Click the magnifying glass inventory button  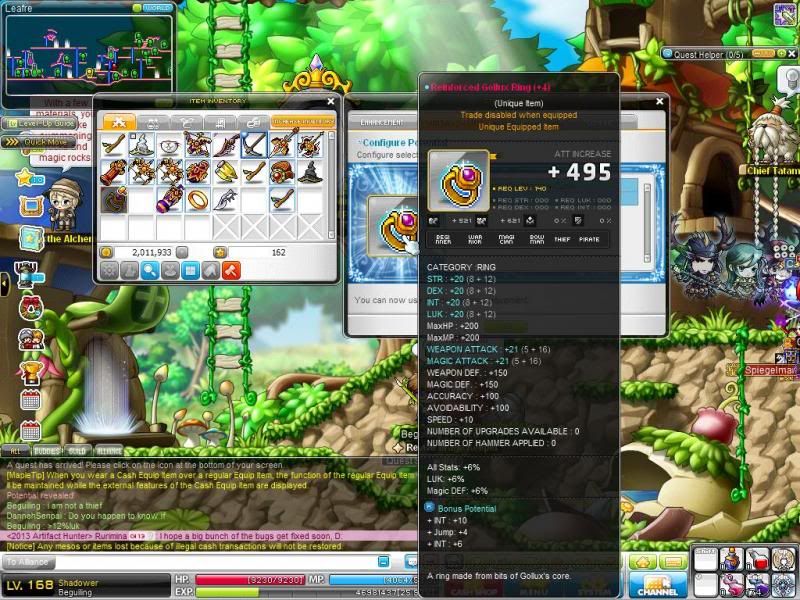(x=150, y=269)
